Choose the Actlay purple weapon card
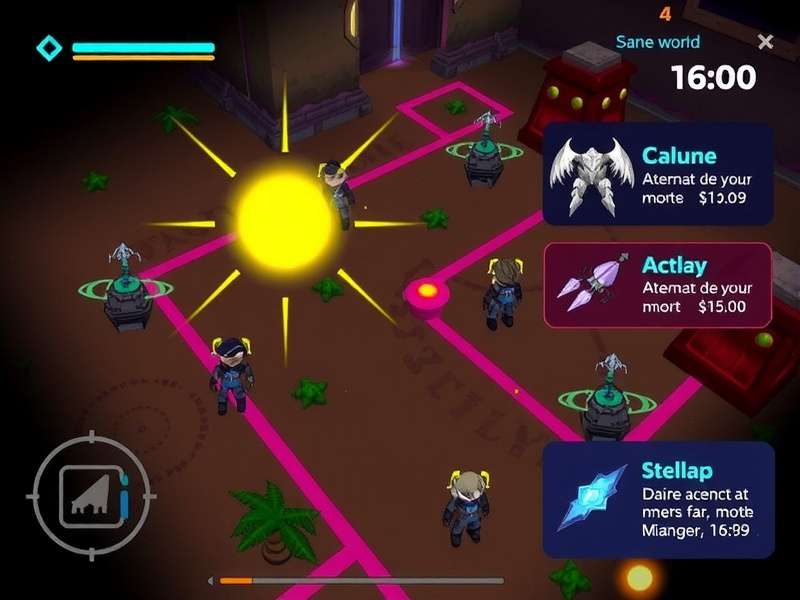 point(657,285)
